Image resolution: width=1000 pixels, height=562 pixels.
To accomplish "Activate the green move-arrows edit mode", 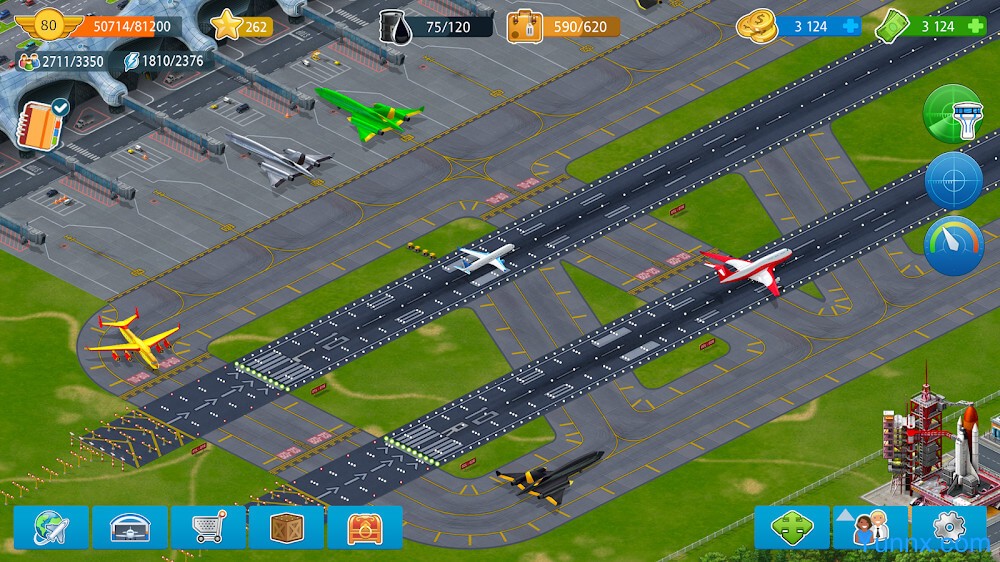I will [x=791, y=527].
